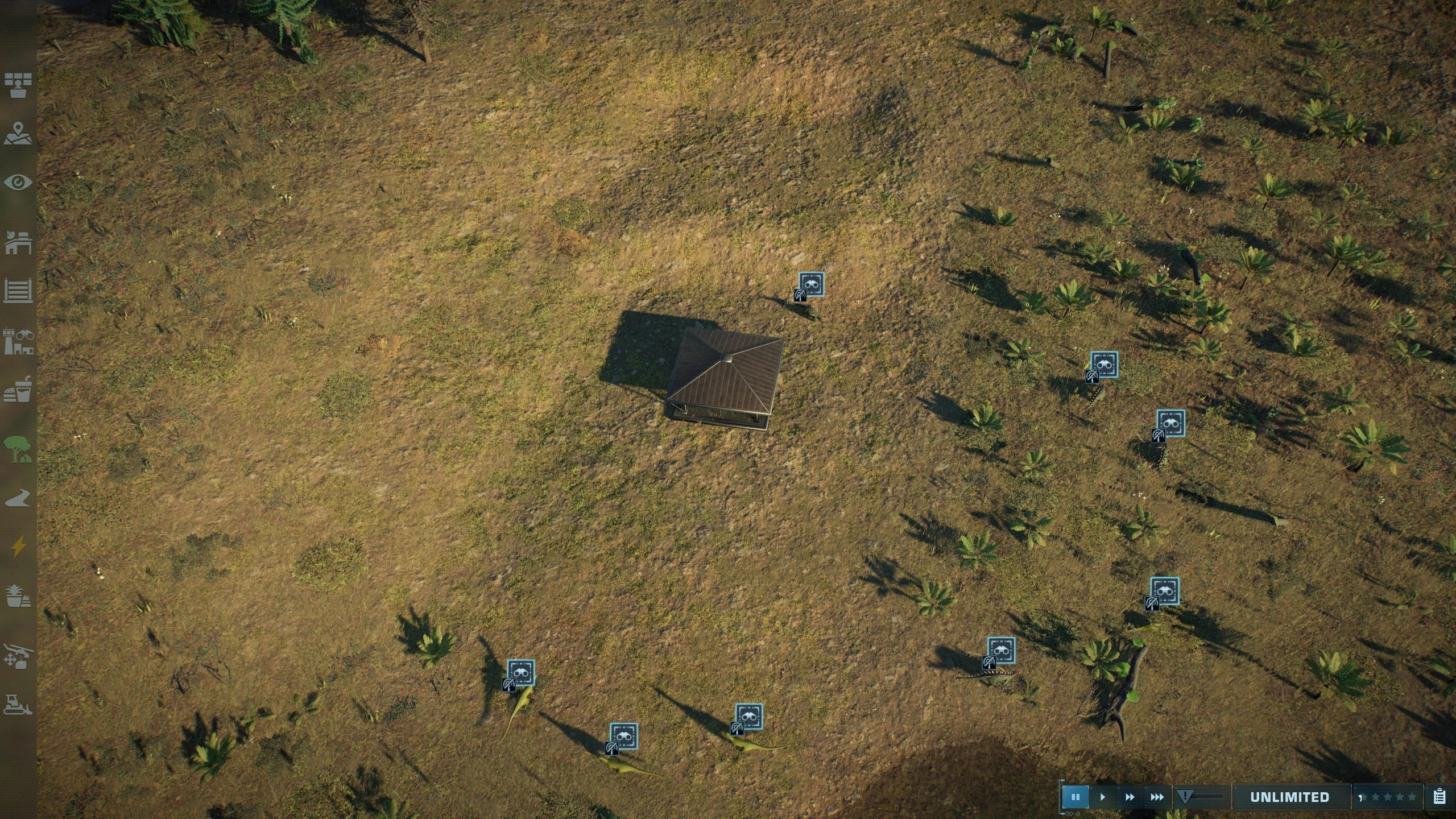Open the clipboard objectives list
Screen dimensions: 1456x819
1440,797
